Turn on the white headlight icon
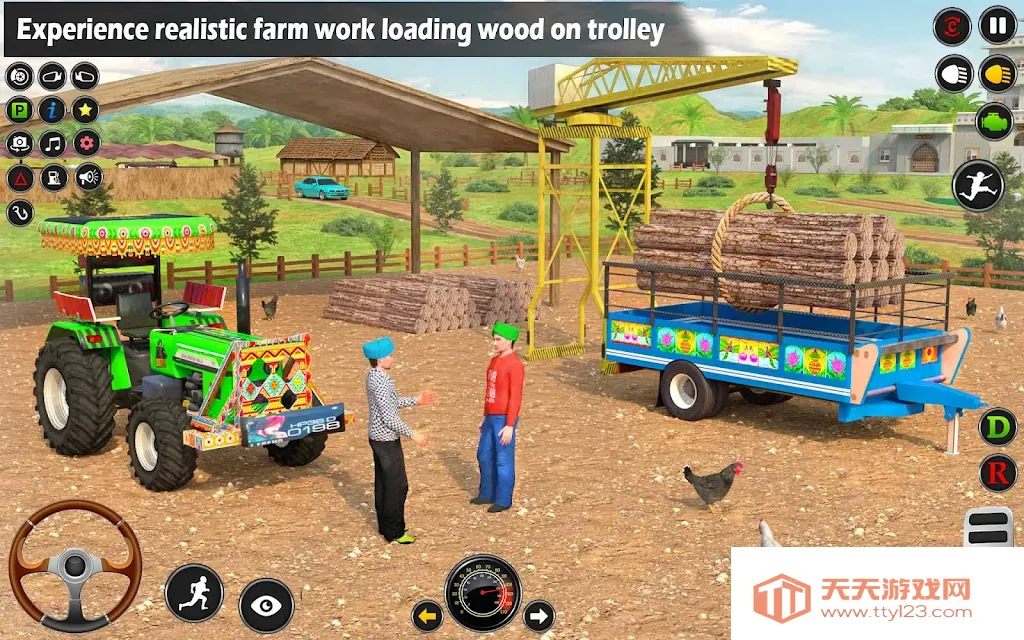 pyautogui.click(x=953, y=73)
